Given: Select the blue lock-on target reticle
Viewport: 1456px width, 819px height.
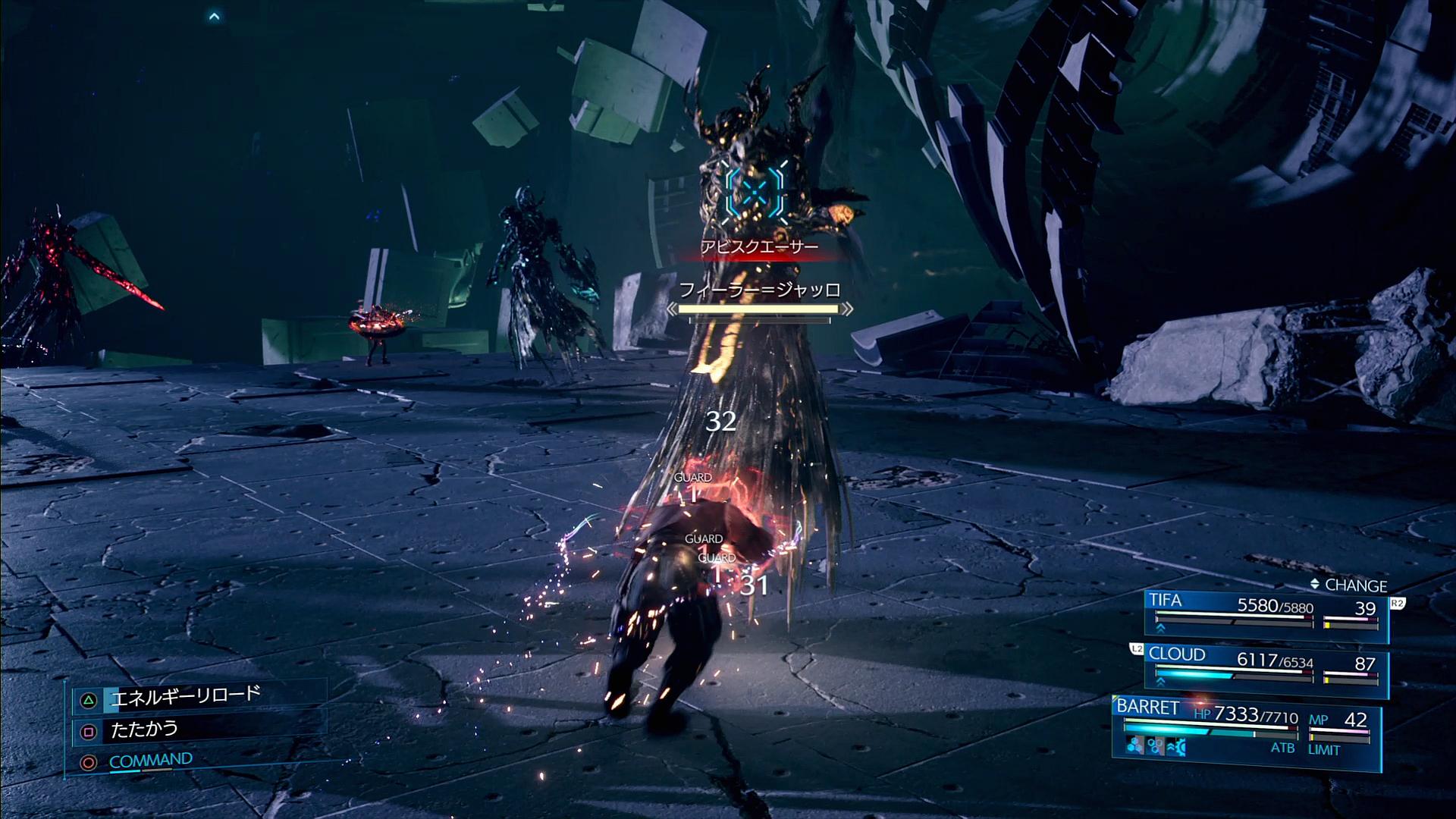Looking at the screenshot, I should click(754, 193).
